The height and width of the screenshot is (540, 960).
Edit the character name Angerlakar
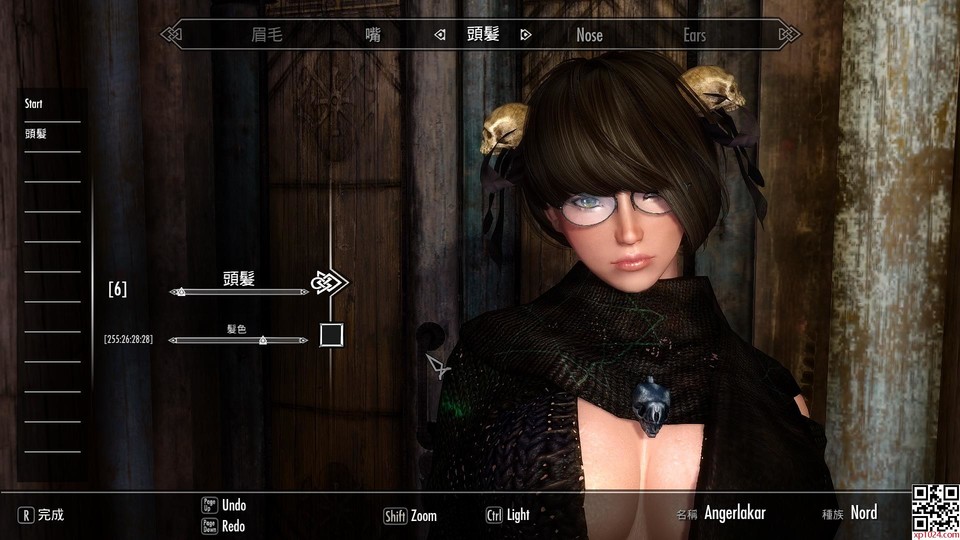click(734, 513)
